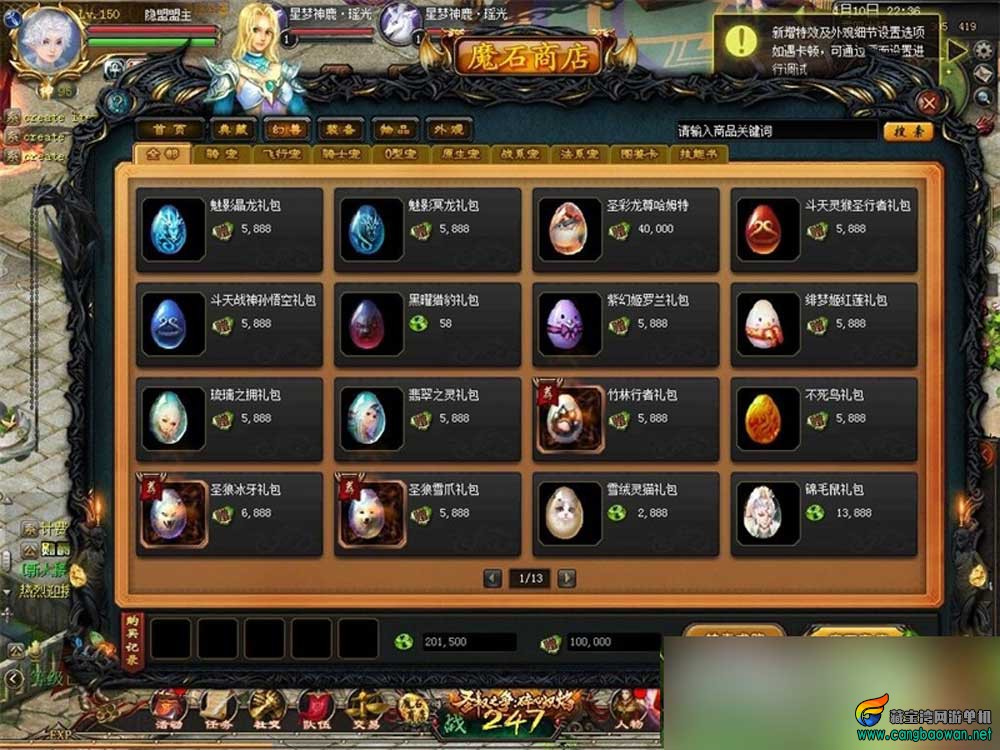Go to the next shop page

[x=567, y=578]
